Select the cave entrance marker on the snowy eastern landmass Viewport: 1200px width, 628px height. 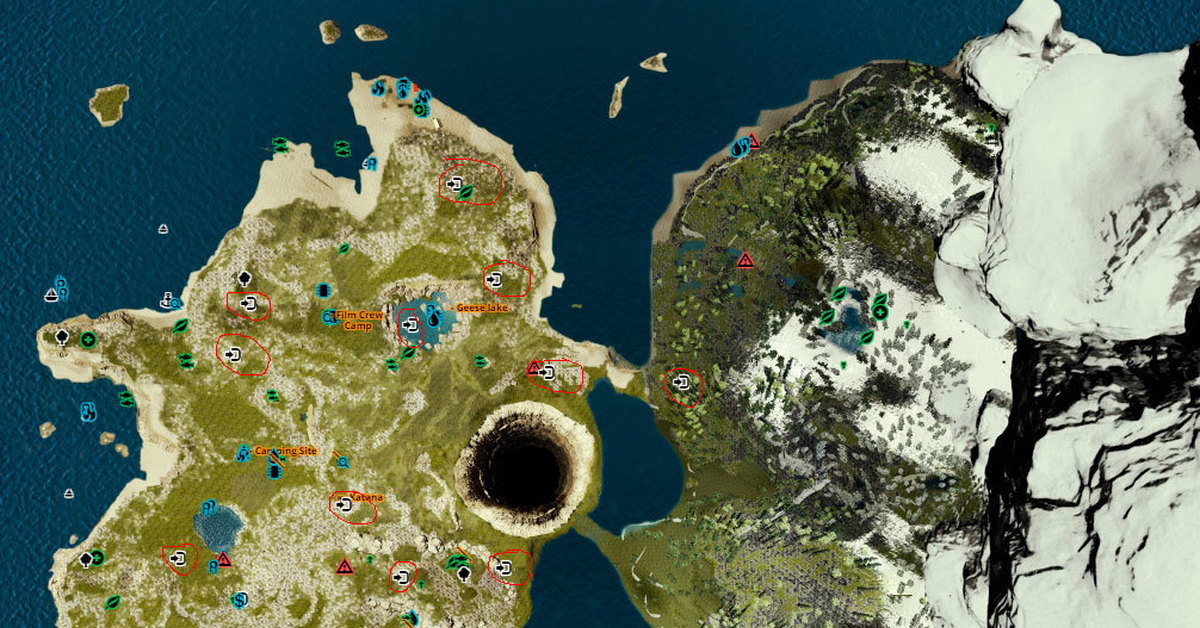click(682, 382)
